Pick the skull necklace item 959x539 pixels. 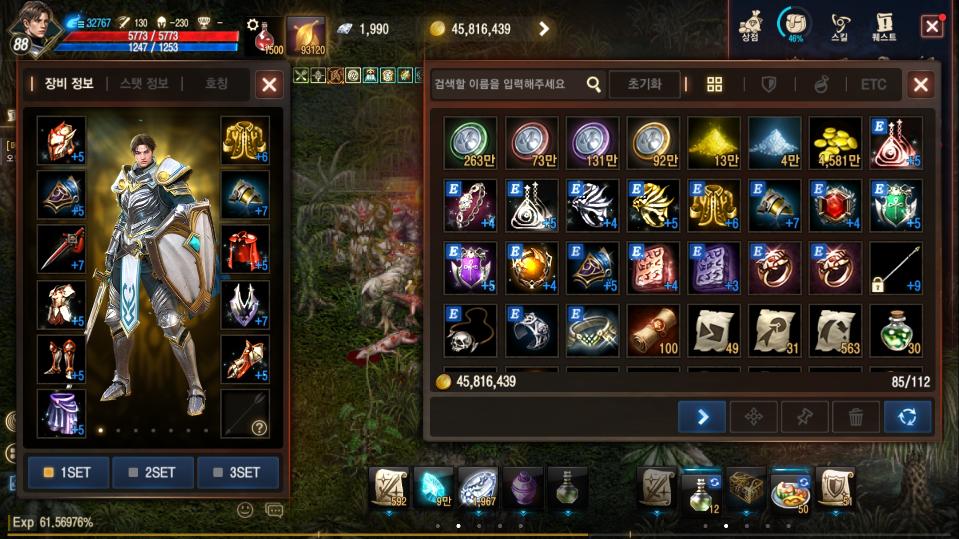pos(471,330)
